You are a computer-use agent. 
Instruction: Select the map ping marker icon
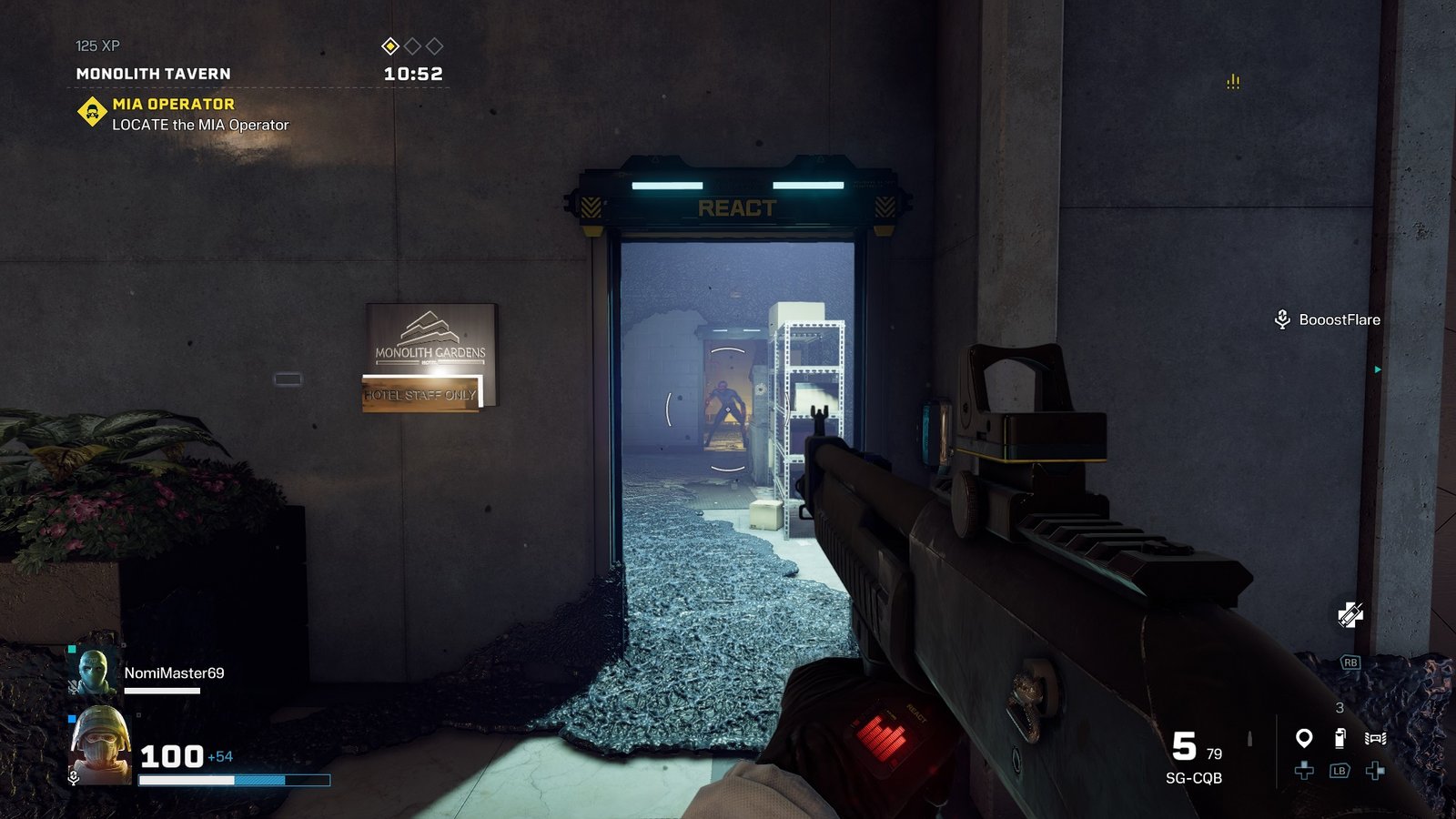click(x=1304, y=738)
